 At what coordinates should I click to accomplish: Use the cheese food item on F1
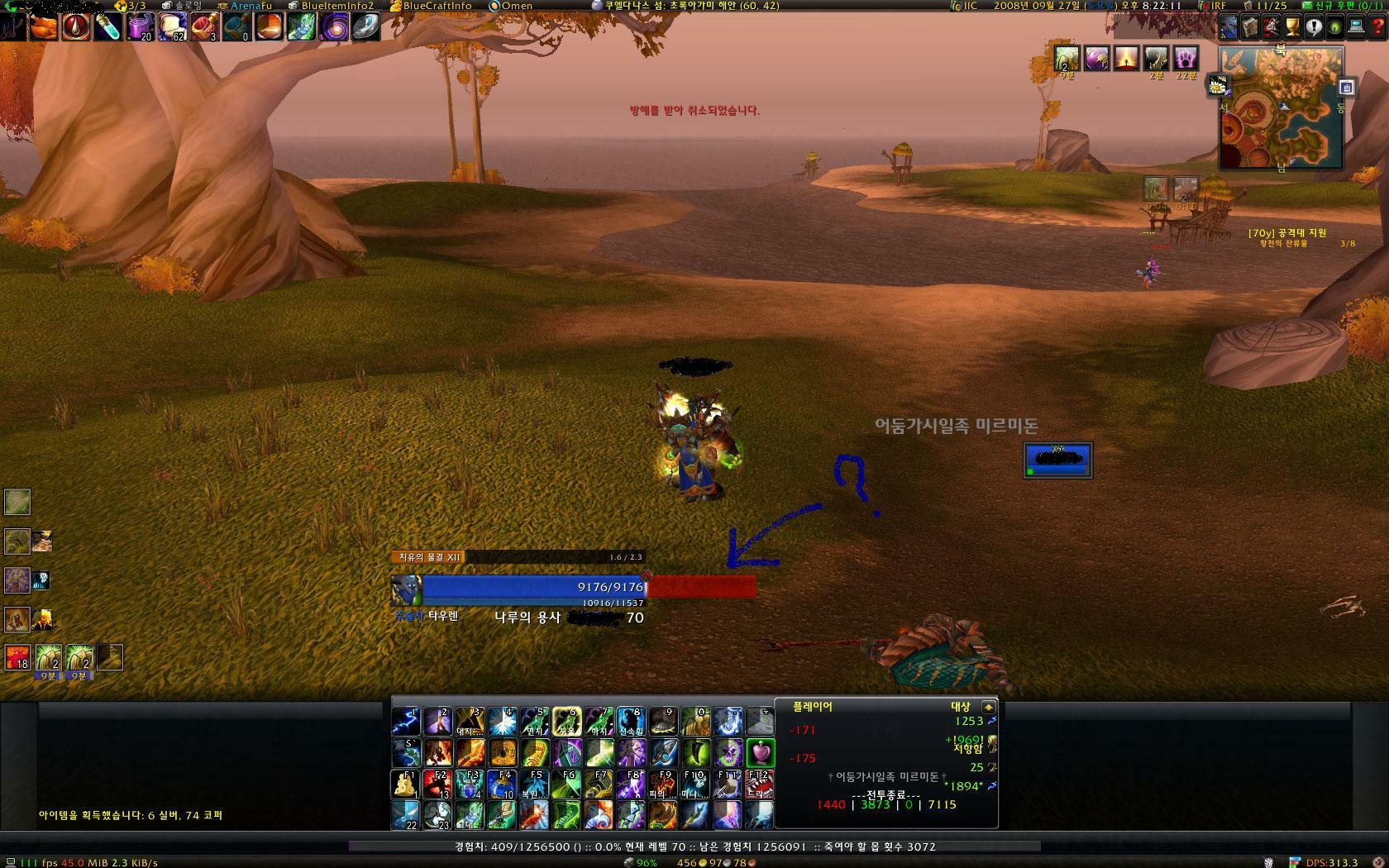point(405,784)
